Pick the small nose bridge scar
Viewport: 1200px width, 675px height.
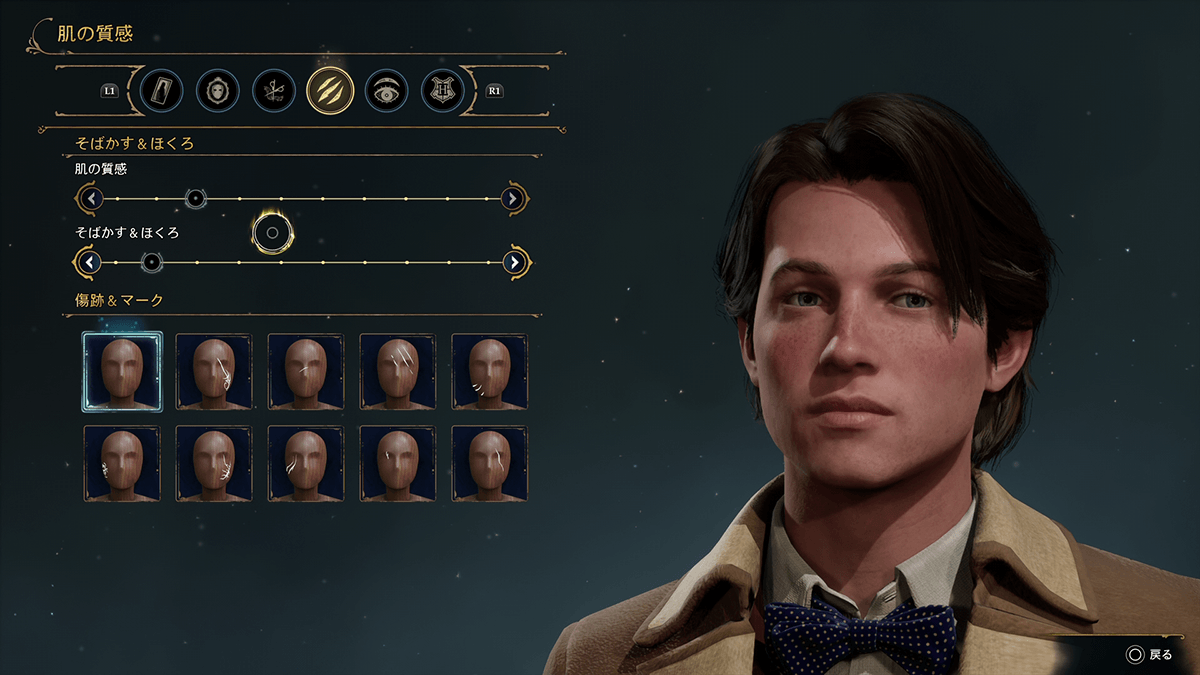tap(306, 372)
